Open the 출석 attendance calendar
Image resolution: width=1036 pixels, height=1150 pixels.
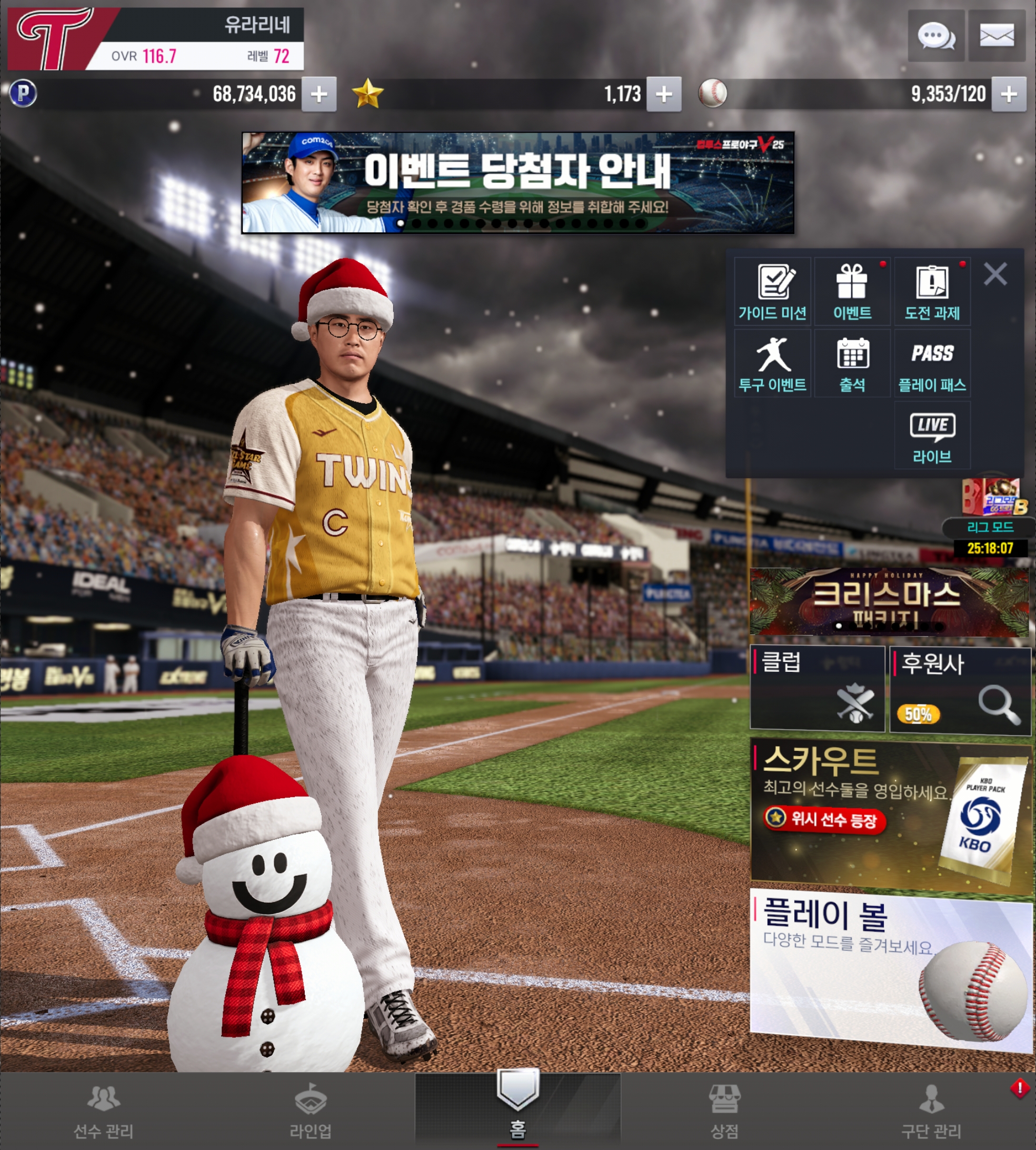852,364
